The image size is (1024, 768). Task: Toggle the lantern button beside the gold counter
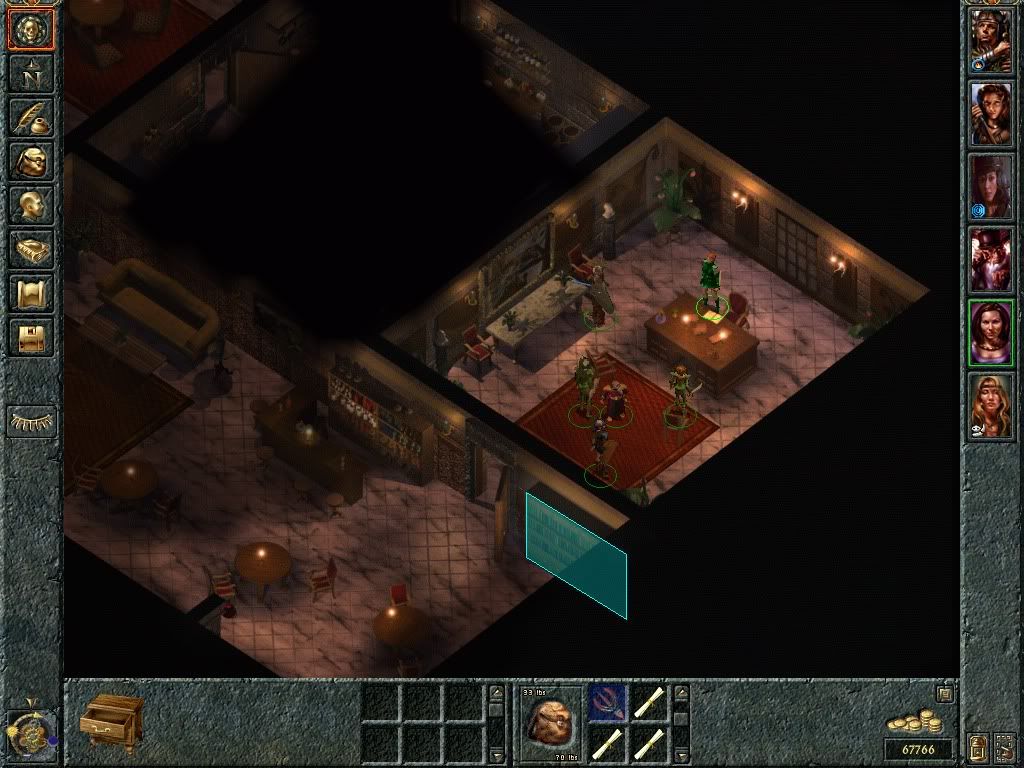976,747
